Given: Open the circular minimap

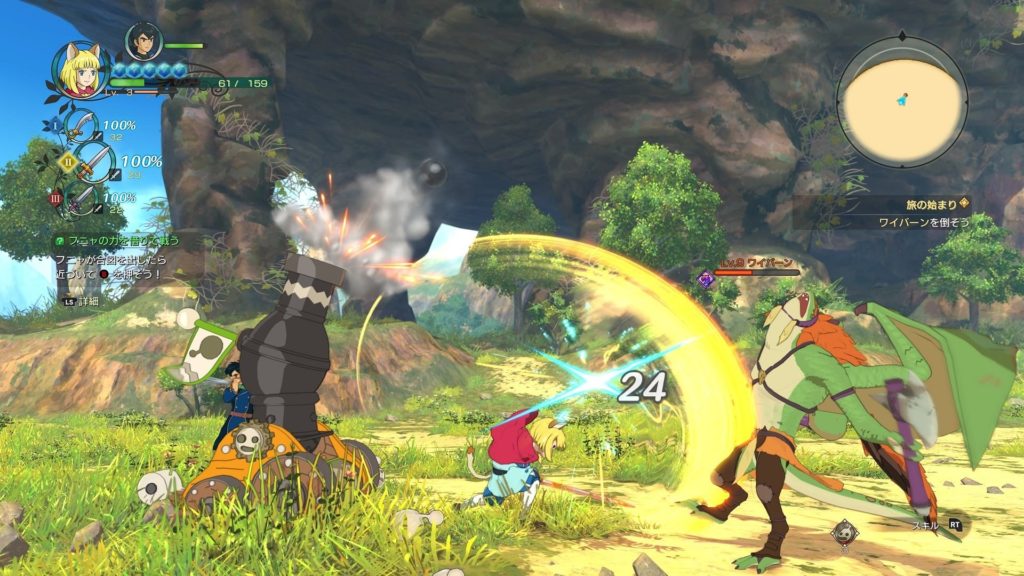Looking at the screenshot, I should [902, 97].
